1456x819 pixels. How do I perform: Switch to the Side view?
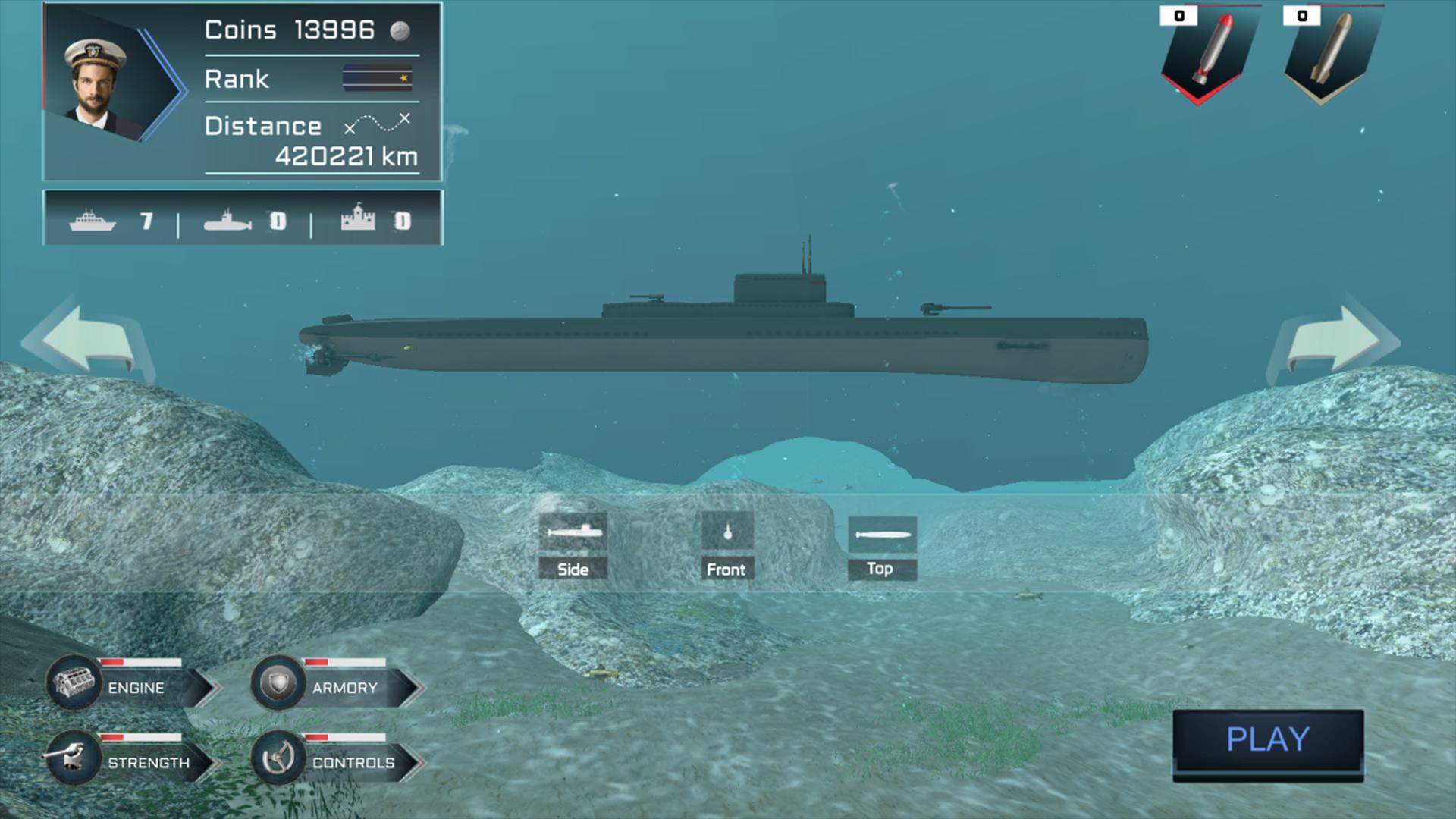[573, 546]
